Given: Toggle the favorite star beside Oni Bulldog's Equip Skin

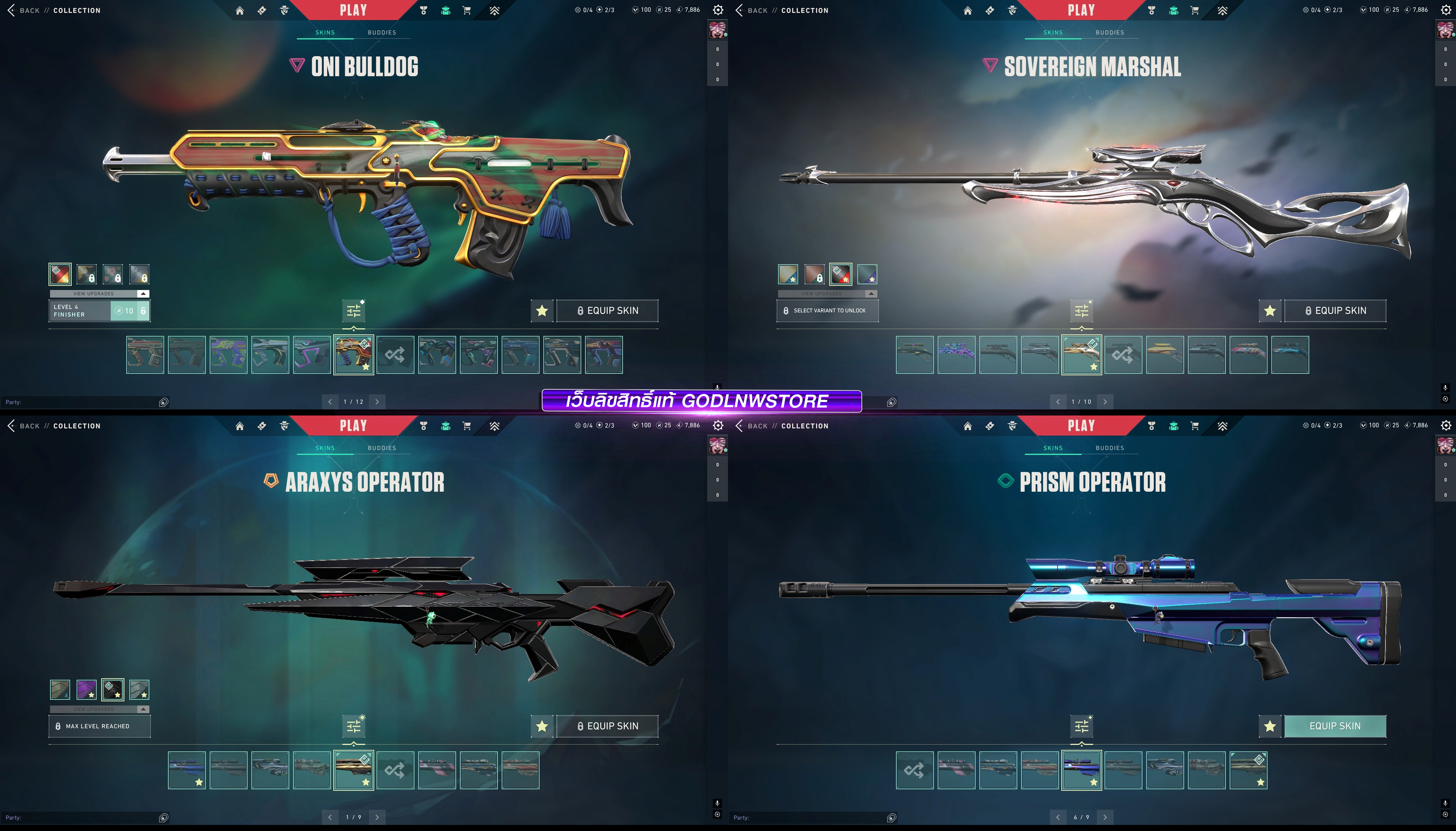Looking at the screenshot, I should [542, 310].
